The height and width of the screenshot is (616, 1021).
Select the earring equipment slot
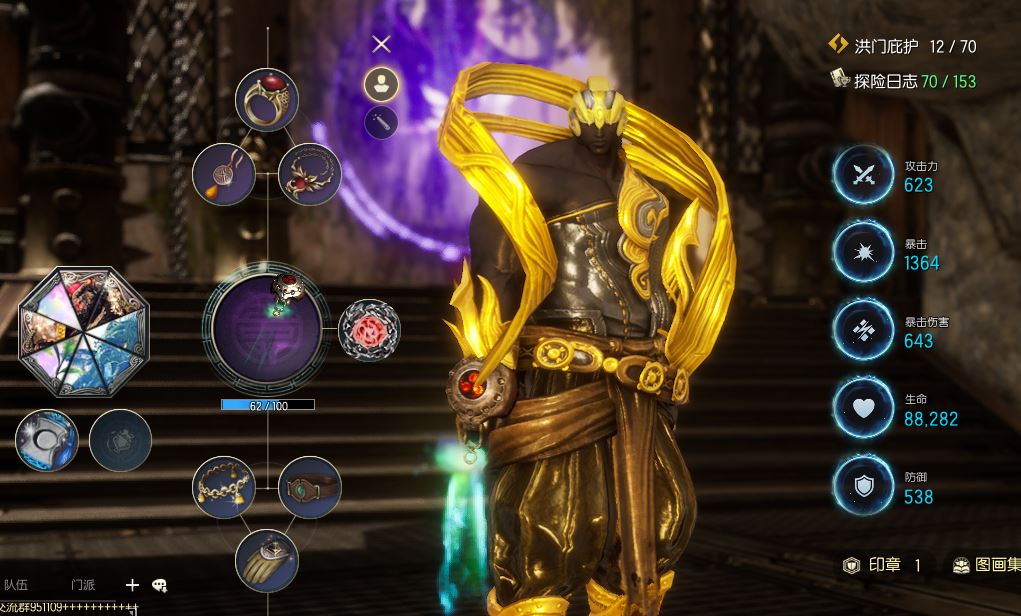224,173
